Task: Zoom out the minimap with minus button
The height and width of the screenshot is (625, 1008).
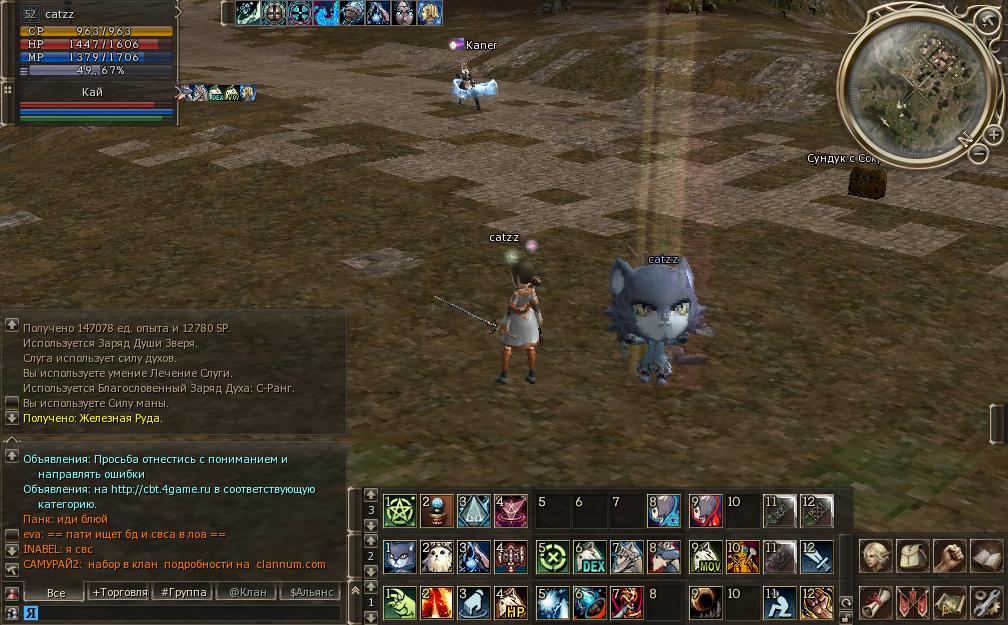Action: click(977, 154)
